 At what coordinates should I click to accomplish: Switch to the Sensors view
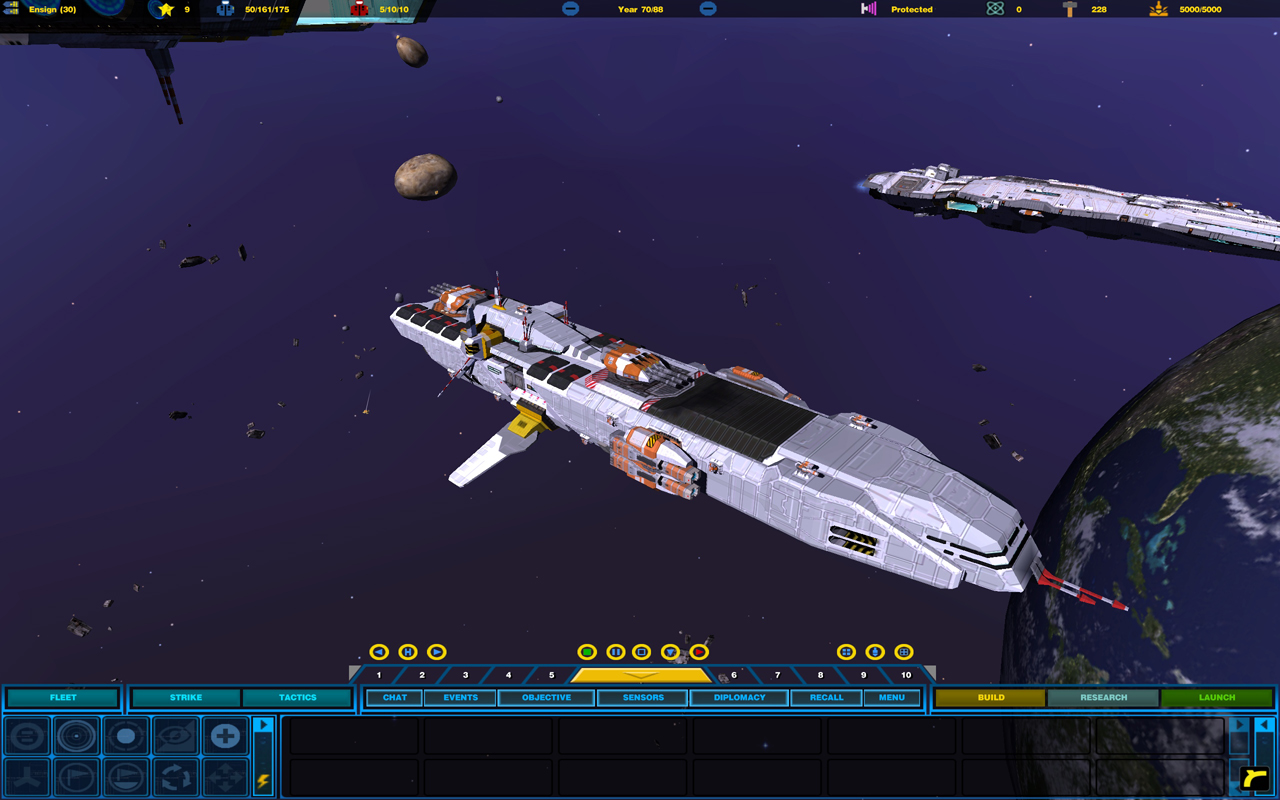click(x=643, y=697)
